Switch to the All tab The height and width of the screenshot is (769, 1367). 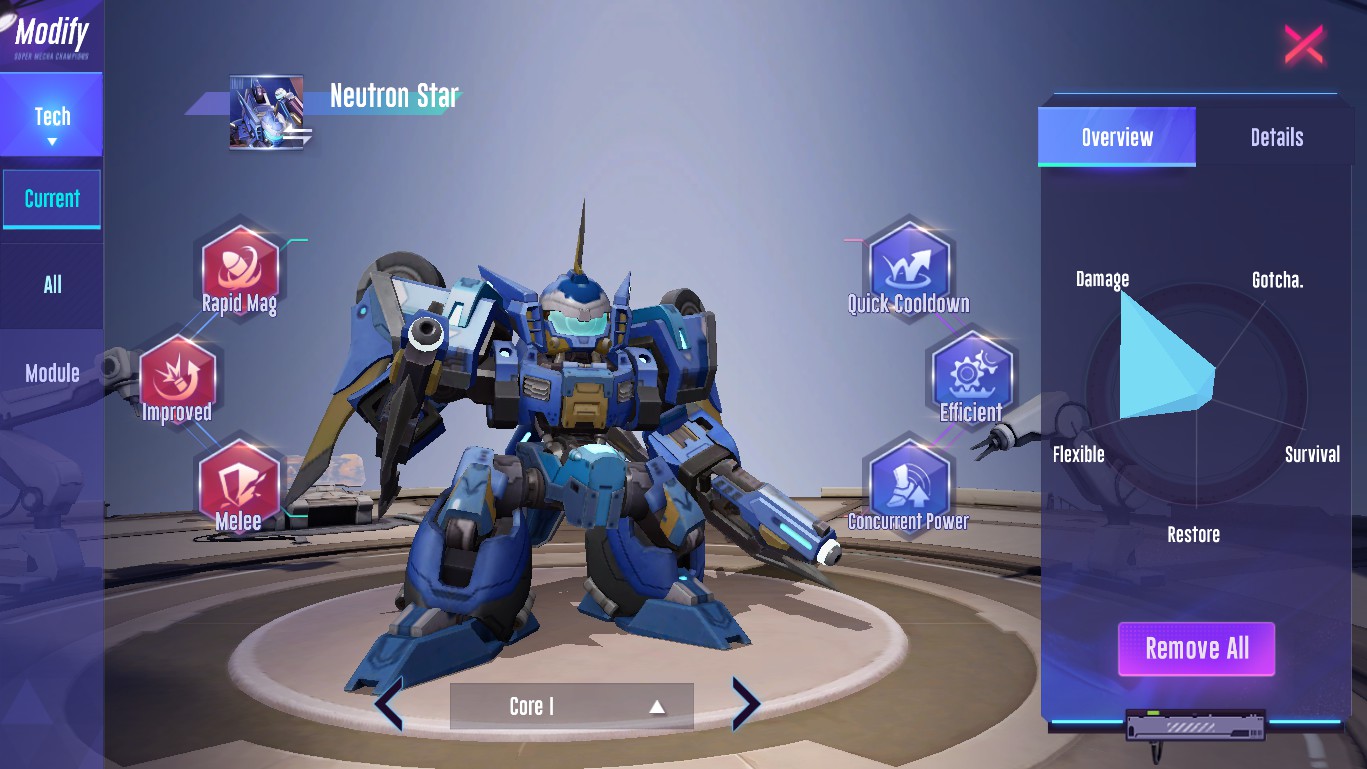point(52,285)
